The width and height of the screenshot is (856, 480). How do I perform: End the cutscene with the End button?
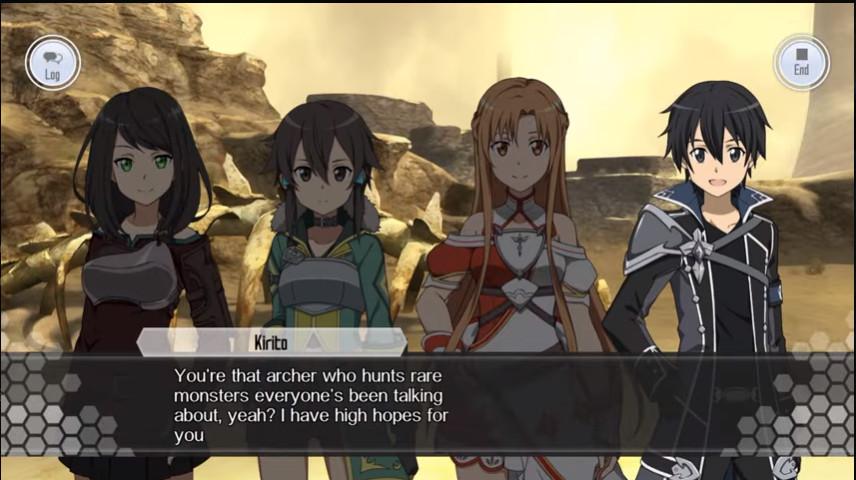(801, 62)
